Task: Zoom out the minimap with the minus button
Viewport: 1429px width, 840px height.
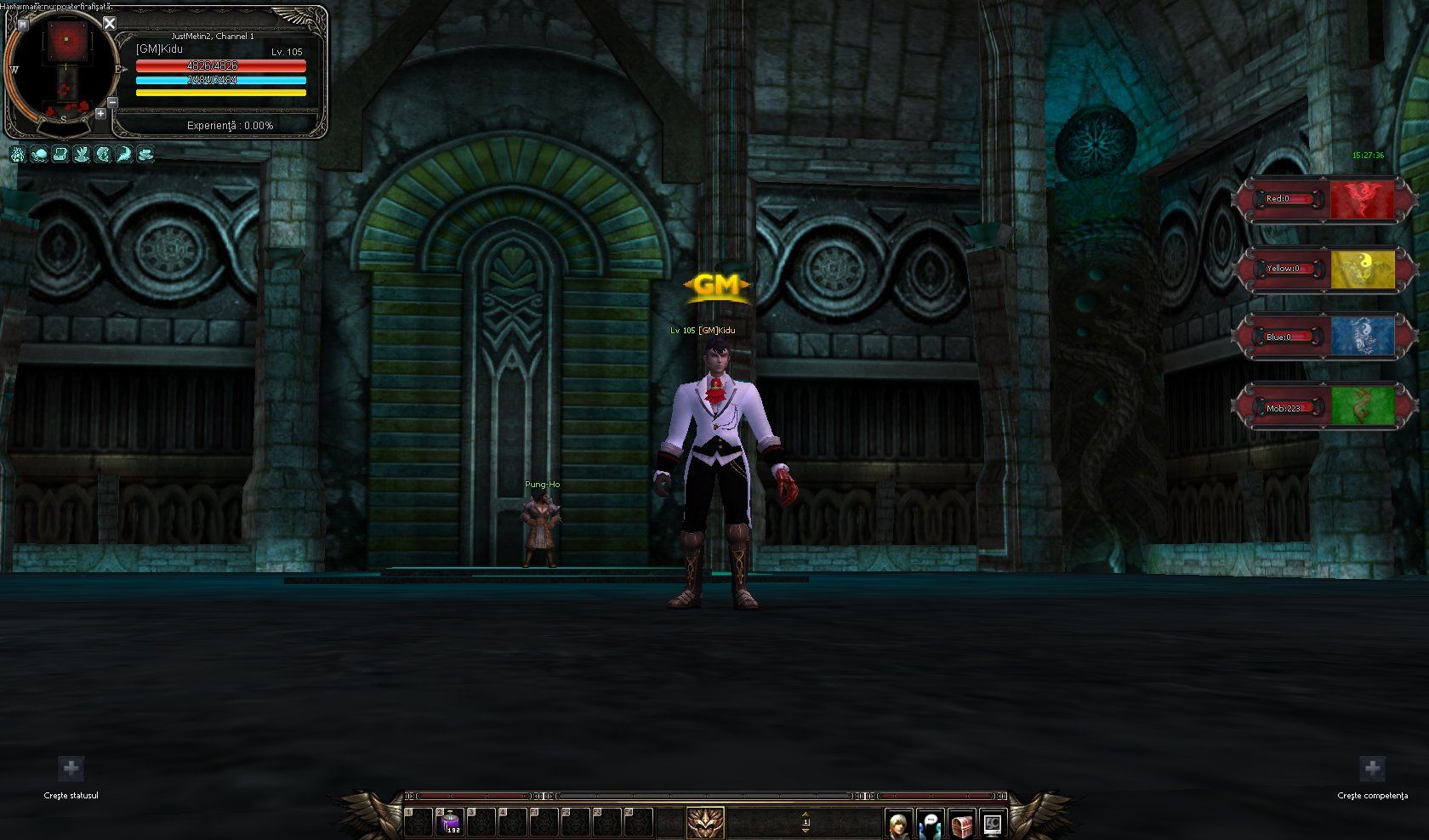Action: 112,102
